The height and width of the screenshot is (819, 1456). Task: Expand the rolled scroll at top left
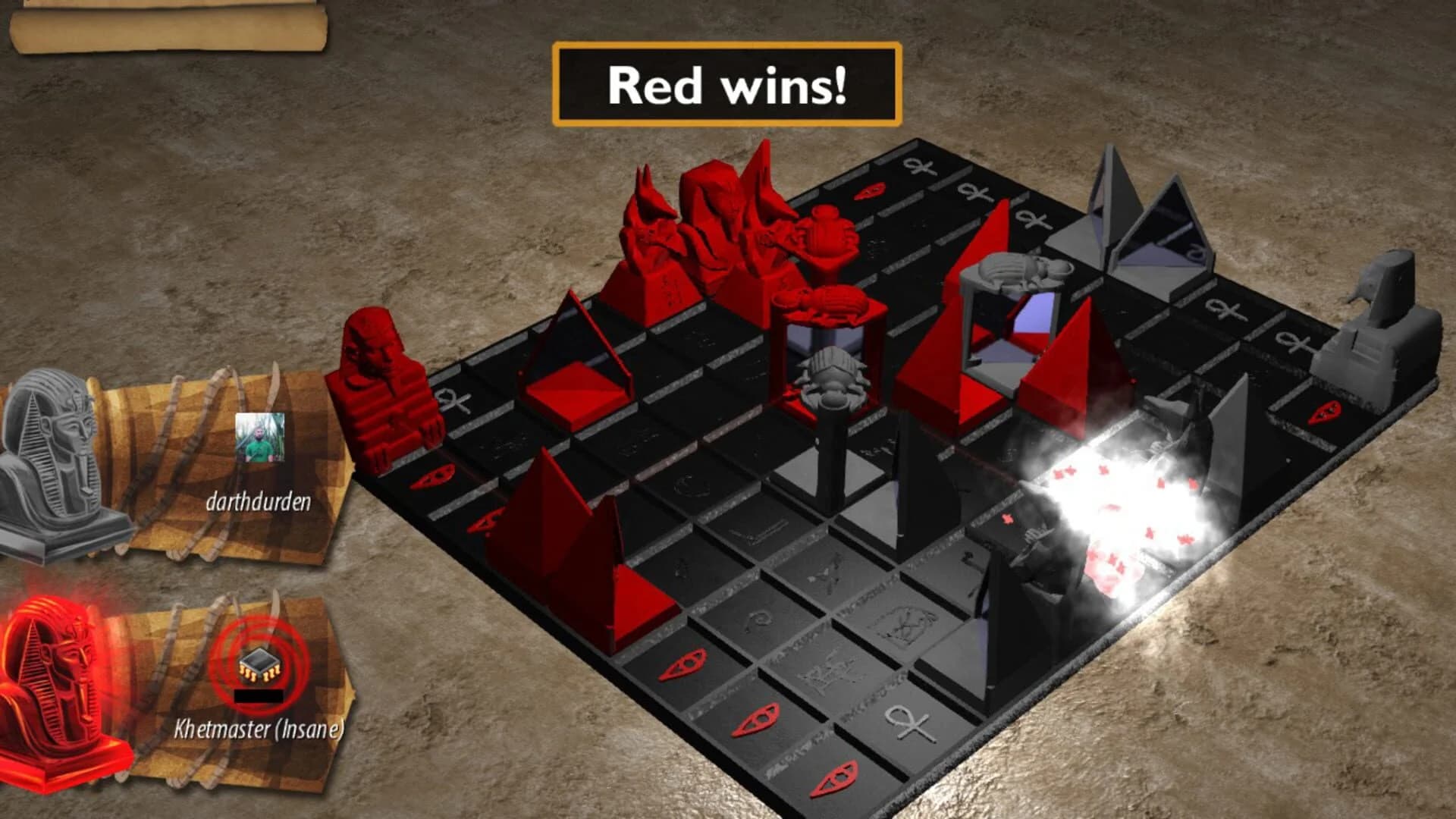(x=167, y=30)
